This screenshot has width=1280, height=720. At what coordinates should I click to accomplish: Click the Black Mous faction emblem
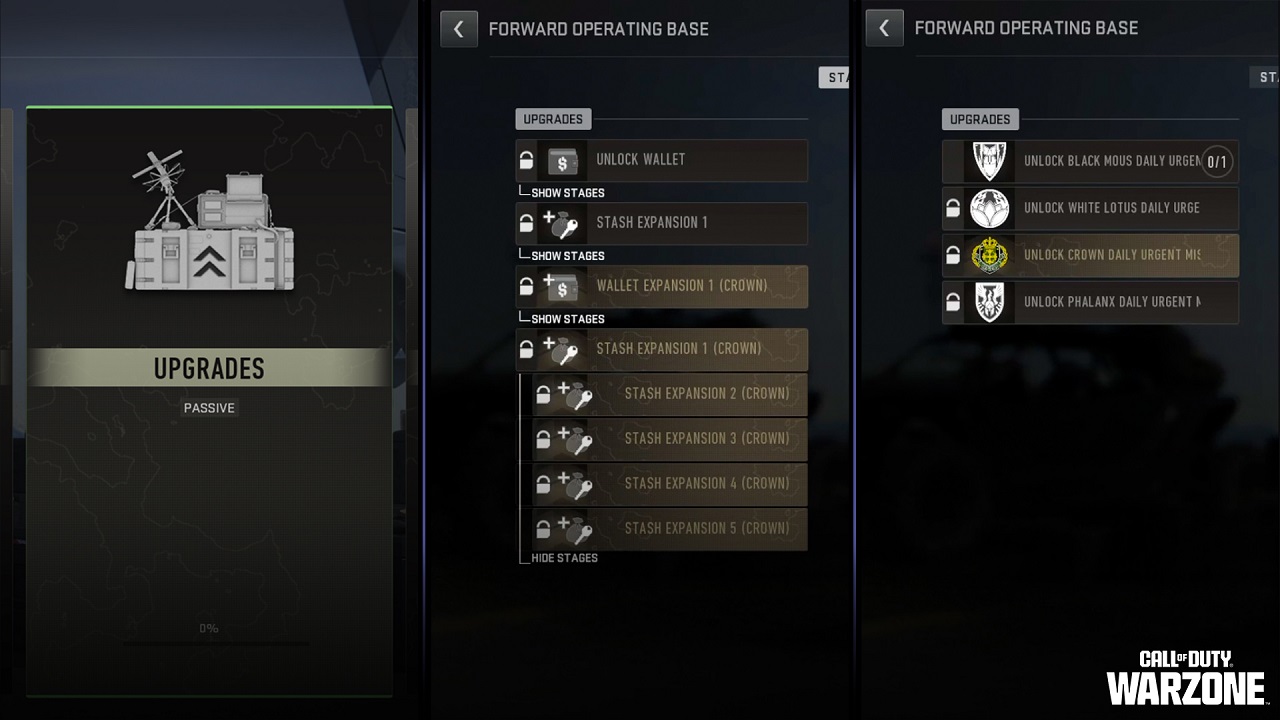[989, 161]
